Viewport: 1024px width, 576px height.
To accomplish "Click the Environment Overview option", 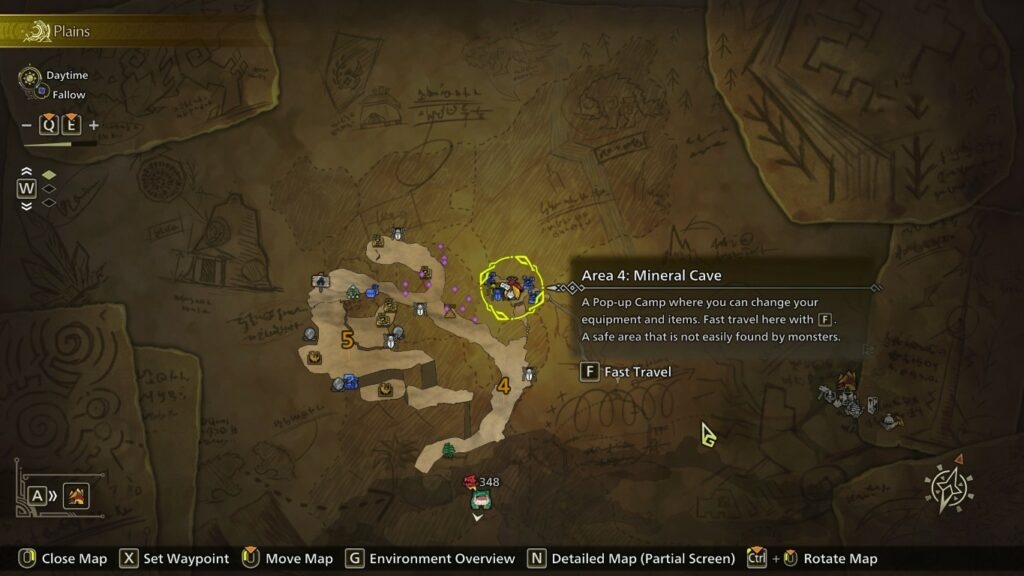I will click(441, 558).
